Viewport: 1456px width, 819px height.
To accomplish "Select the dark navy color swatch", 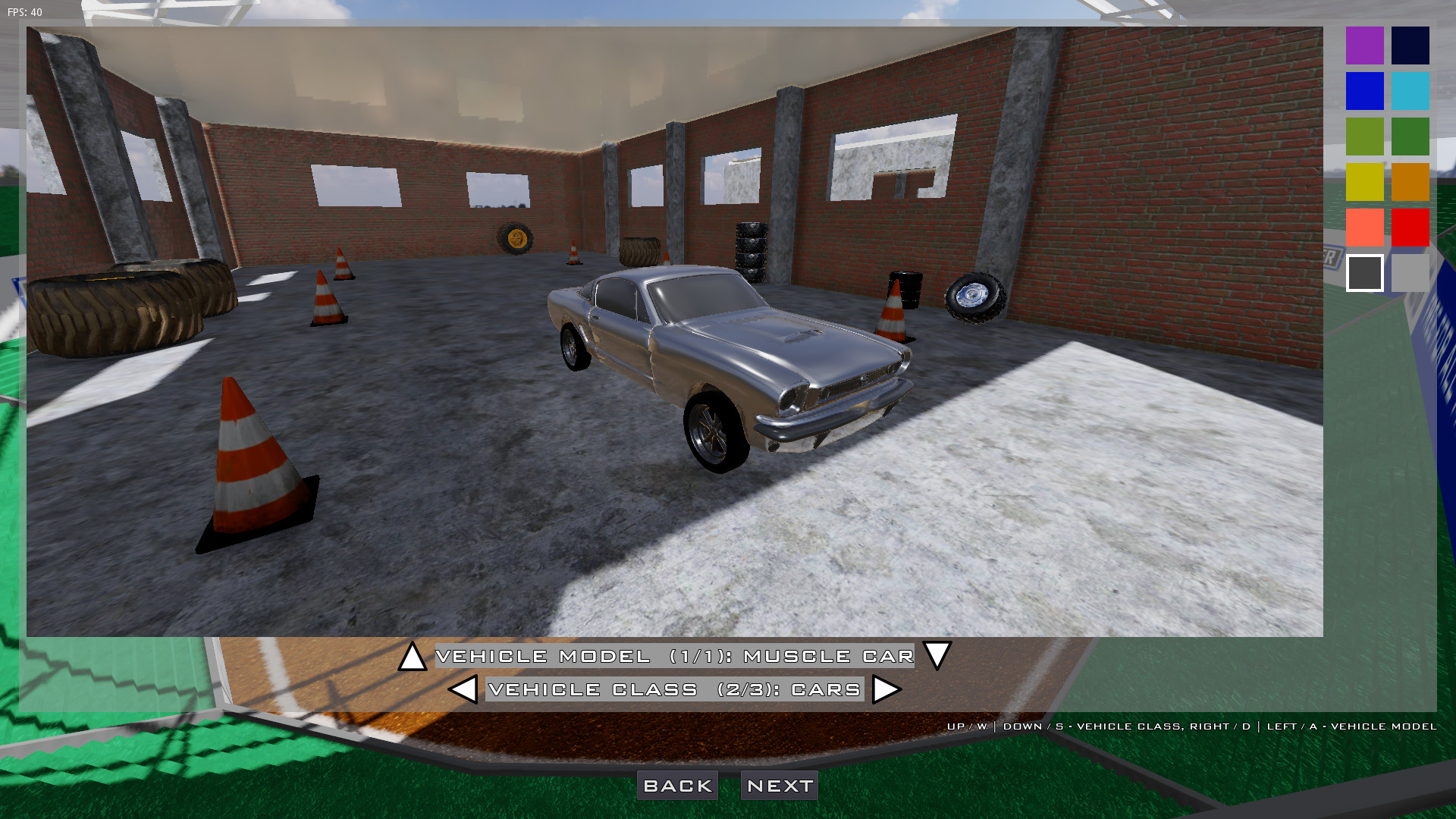I will coord(1410,45).
